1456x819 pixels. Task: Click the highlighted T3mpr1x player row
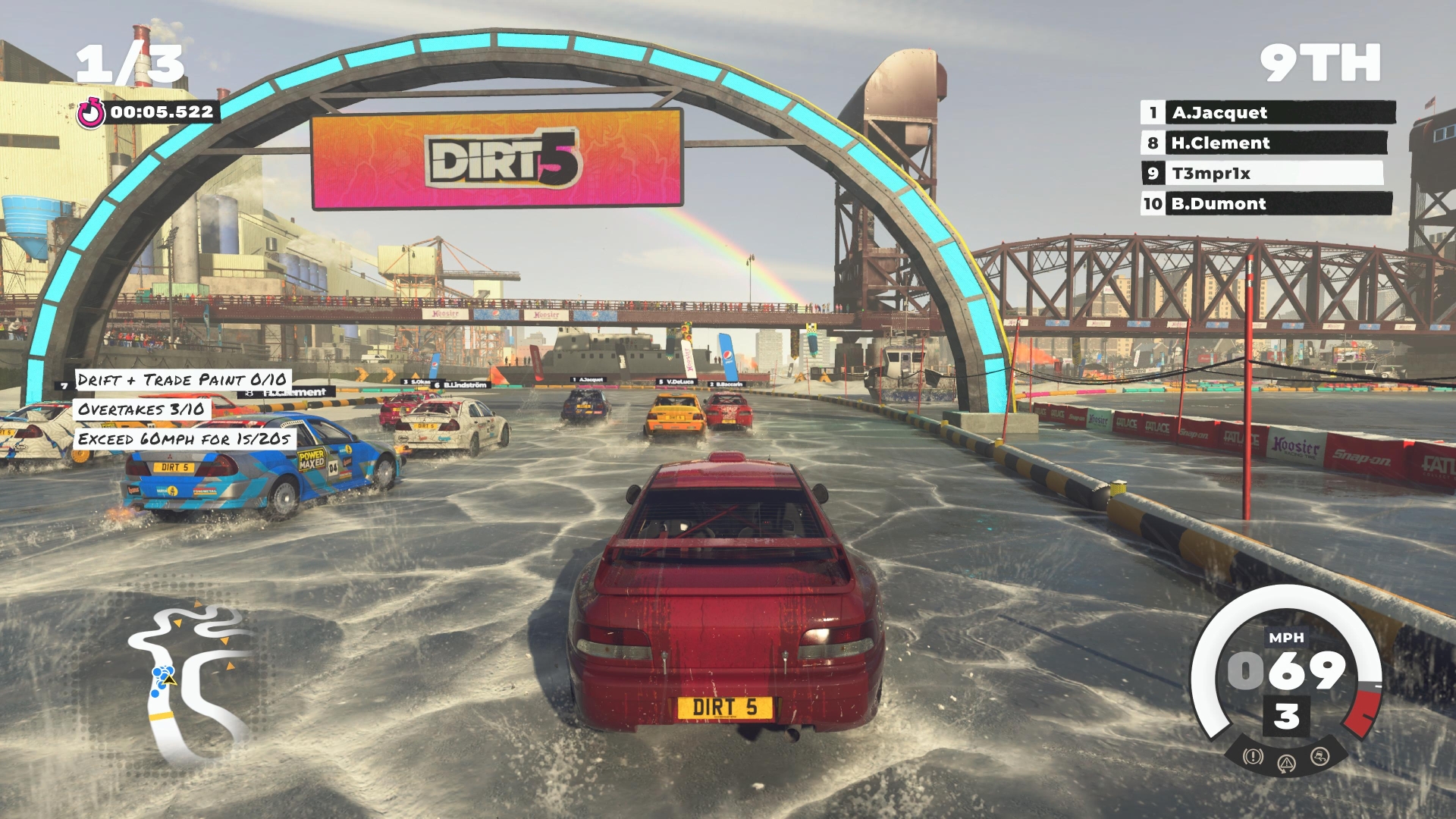click(1262, 174)
